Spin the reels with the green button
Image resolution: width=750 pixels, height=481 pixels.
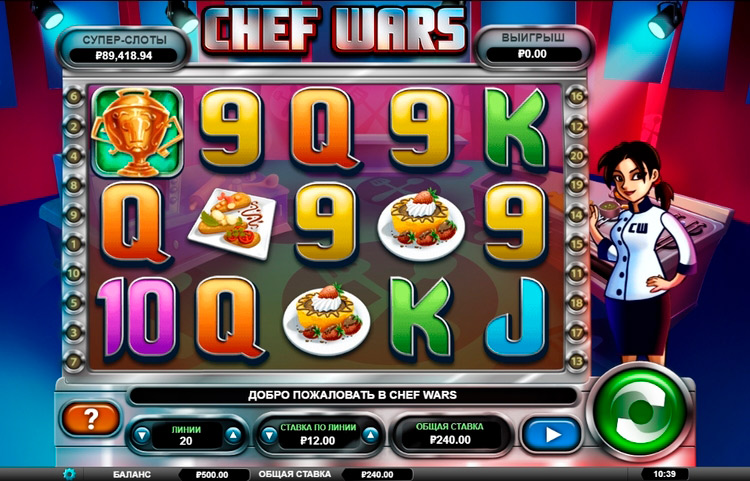[x=641, y=411]
